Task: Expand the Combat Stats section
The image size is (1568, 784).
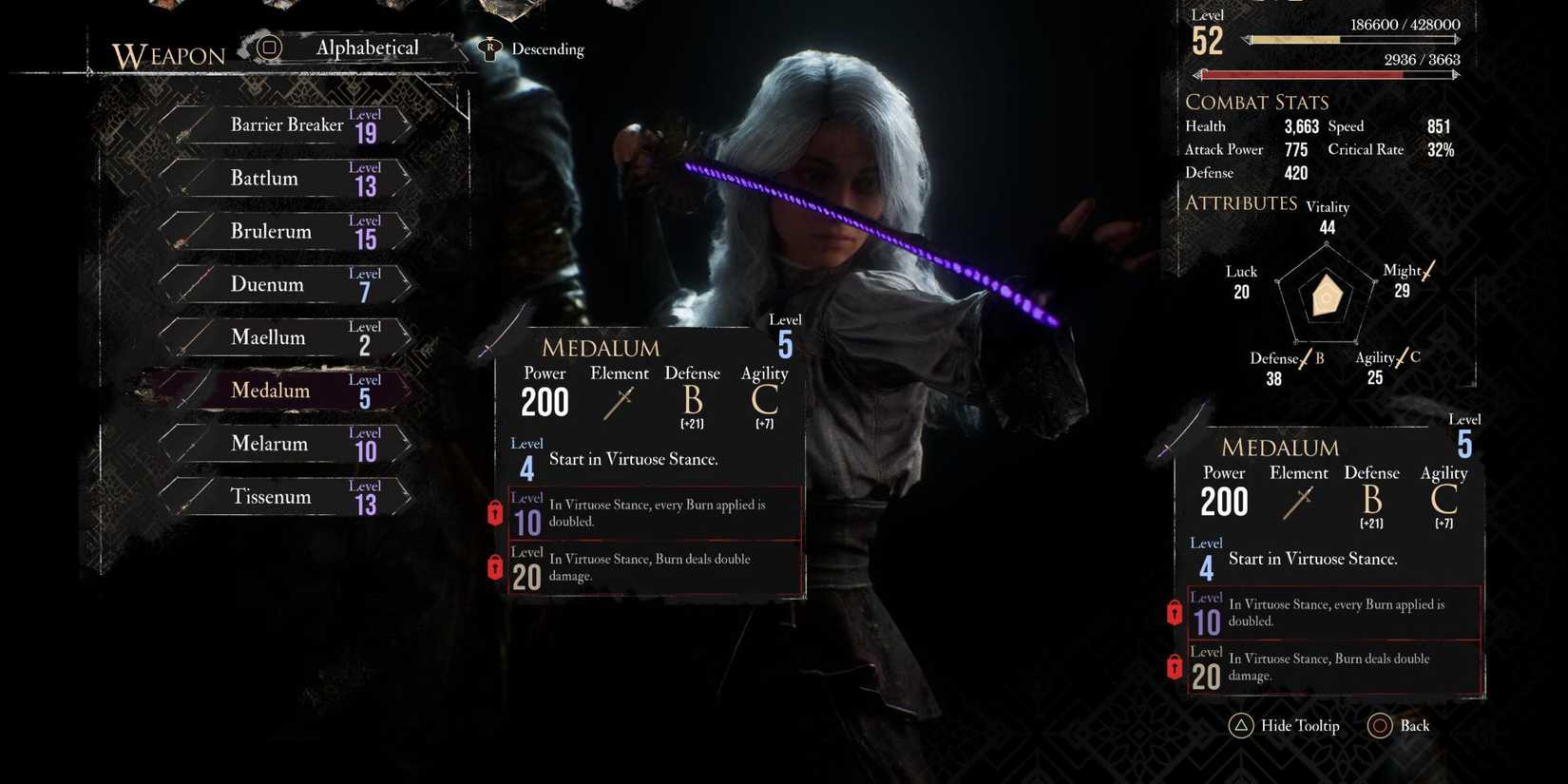Action: (x=1257, y=102)
